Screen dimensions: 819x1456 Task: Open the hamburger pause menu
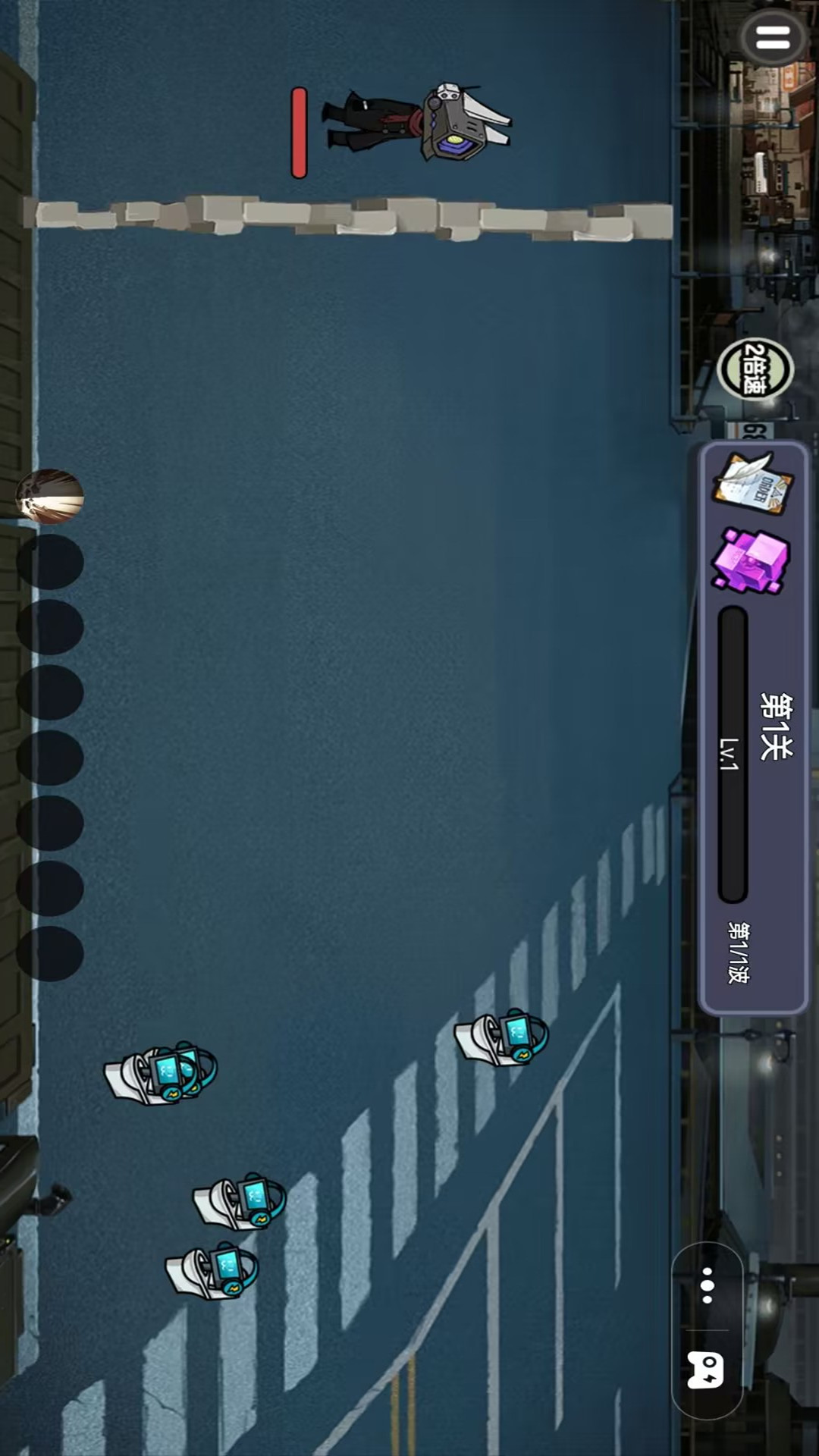point(773,38)
